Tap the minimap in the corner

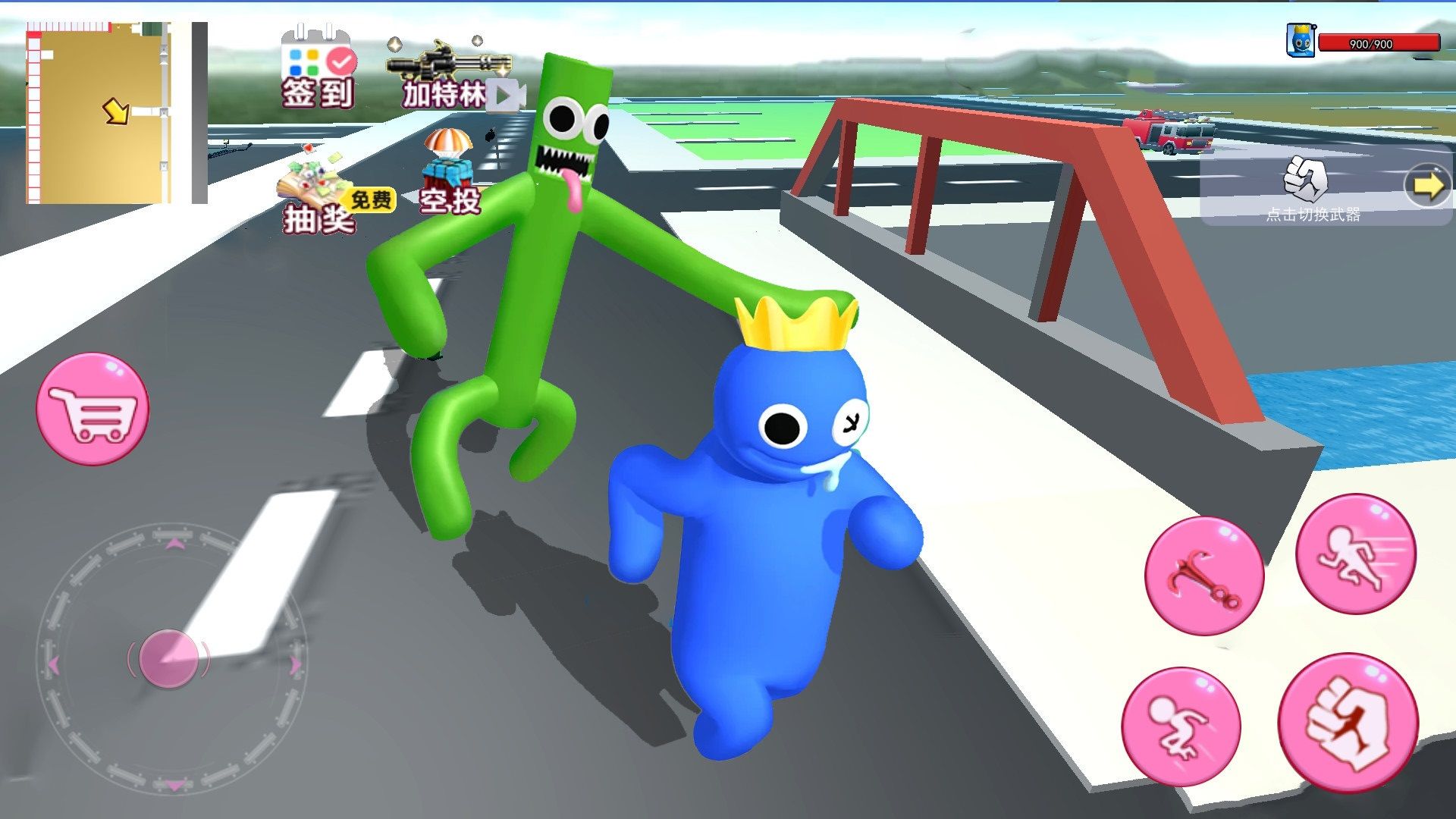click(x=100, y=114)
